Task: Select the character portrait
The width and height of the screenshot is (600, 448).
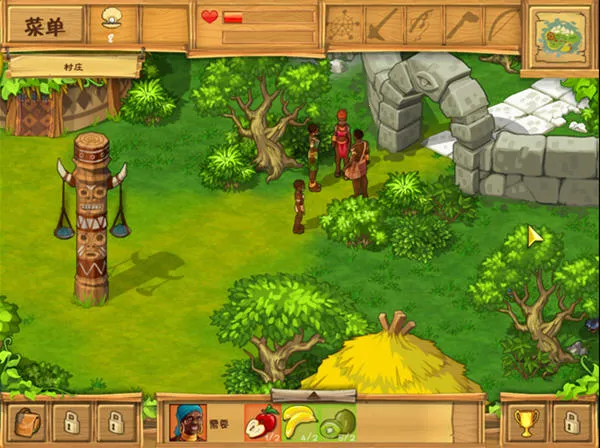Action: point(188,421)
